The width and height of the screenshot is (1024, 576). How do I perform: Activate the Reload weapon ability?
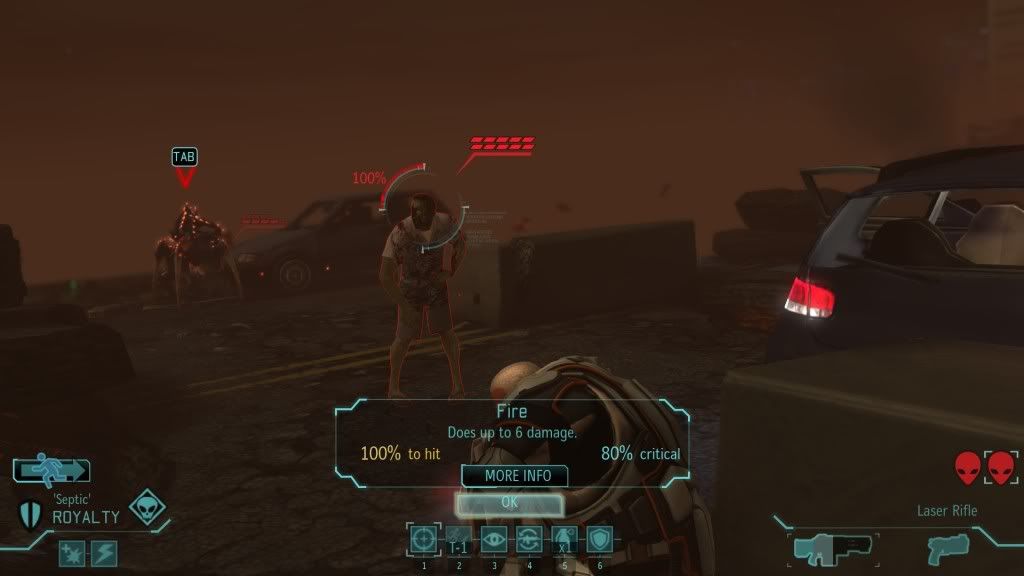pos(529,540)
